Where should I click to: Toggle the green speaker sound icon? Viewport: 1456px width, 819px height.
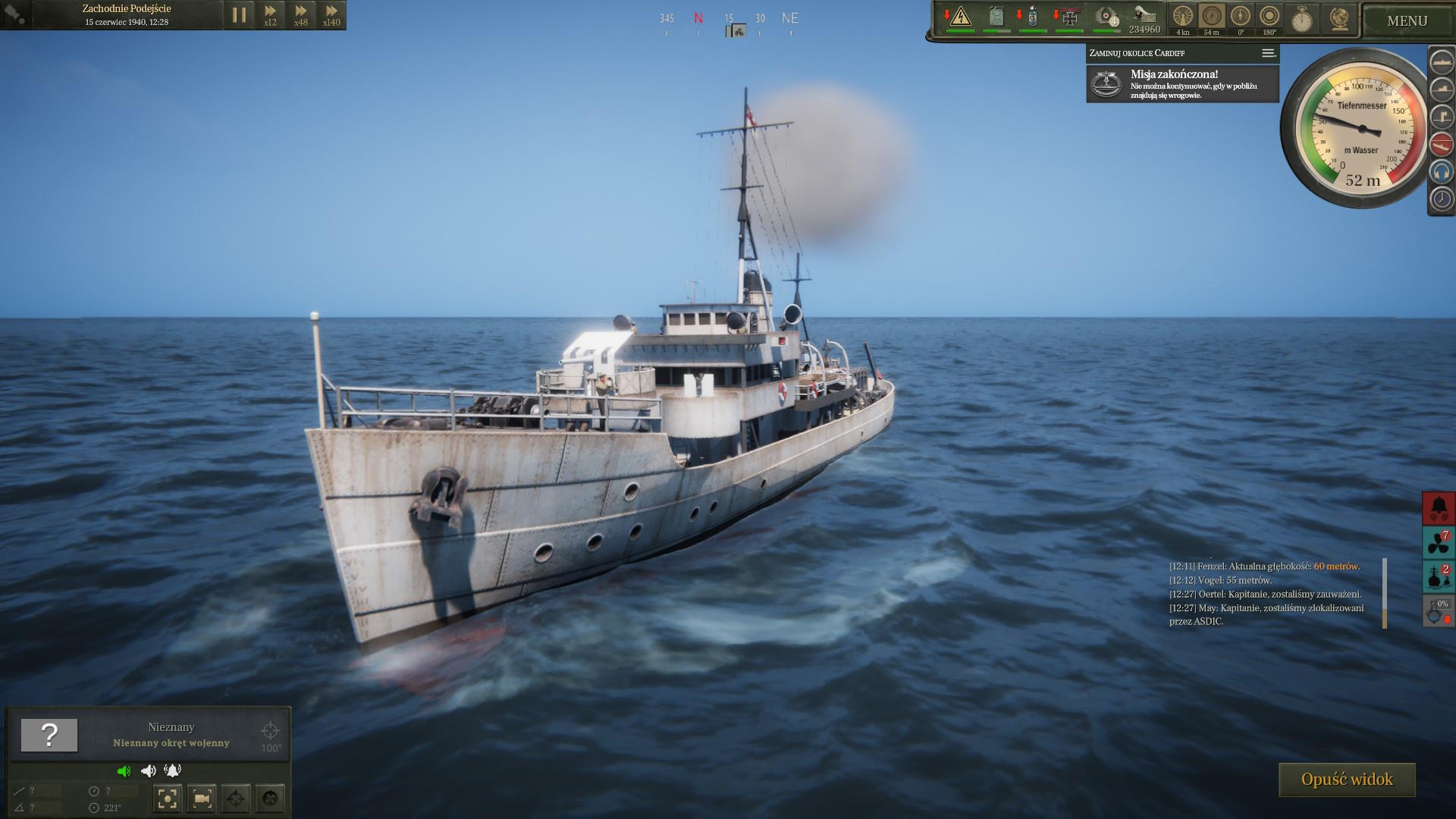124,771
